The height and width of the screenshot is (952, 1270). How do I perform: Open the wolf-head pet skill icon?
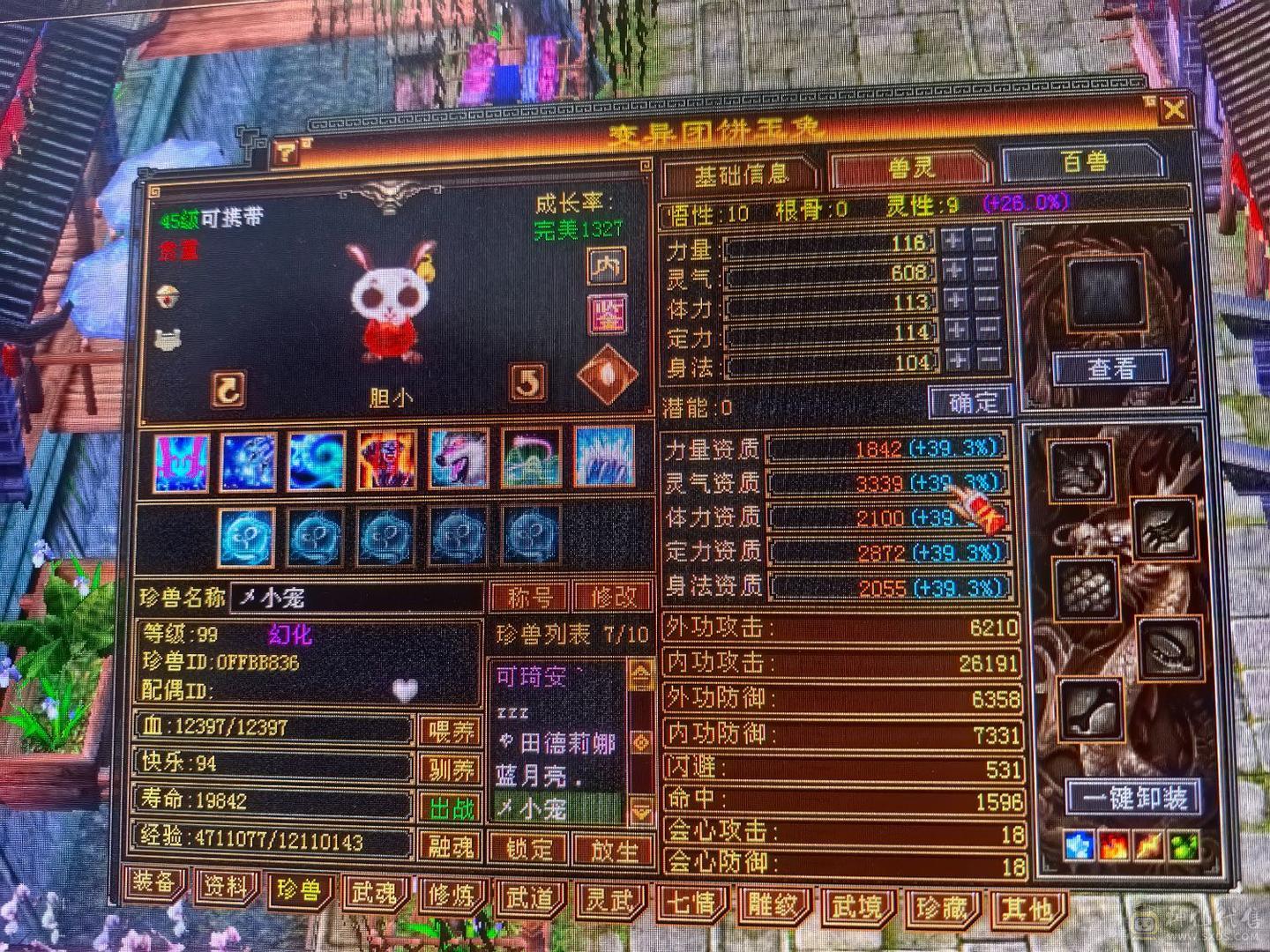tap(454, 458)
